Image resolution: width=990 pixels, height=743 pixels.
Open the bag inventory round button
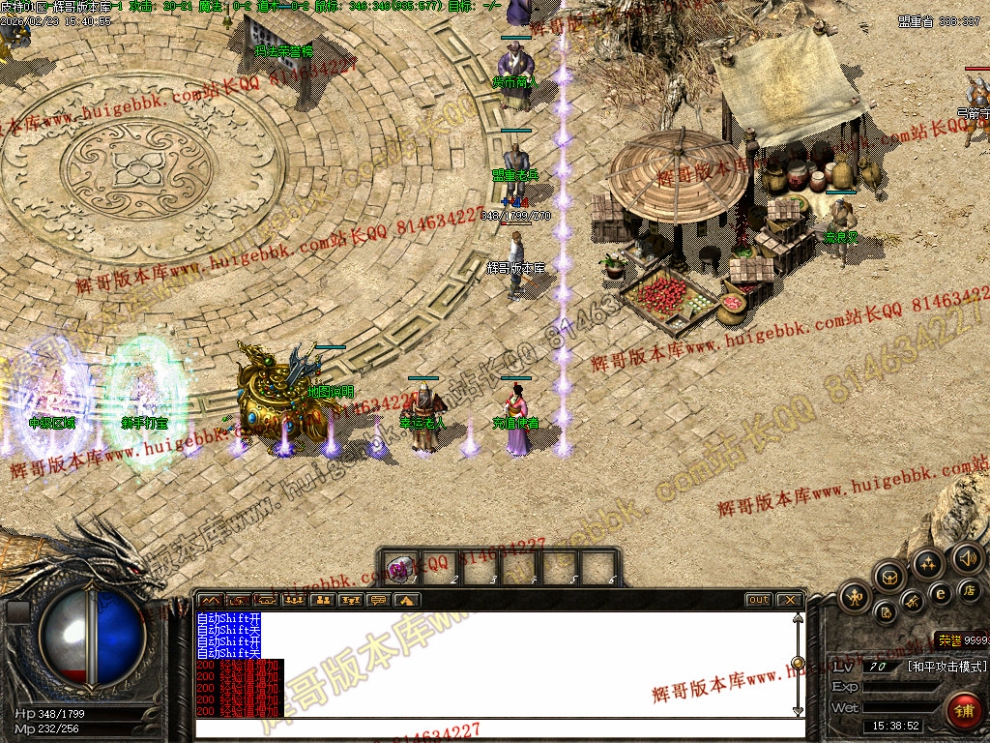coord(888,576)
